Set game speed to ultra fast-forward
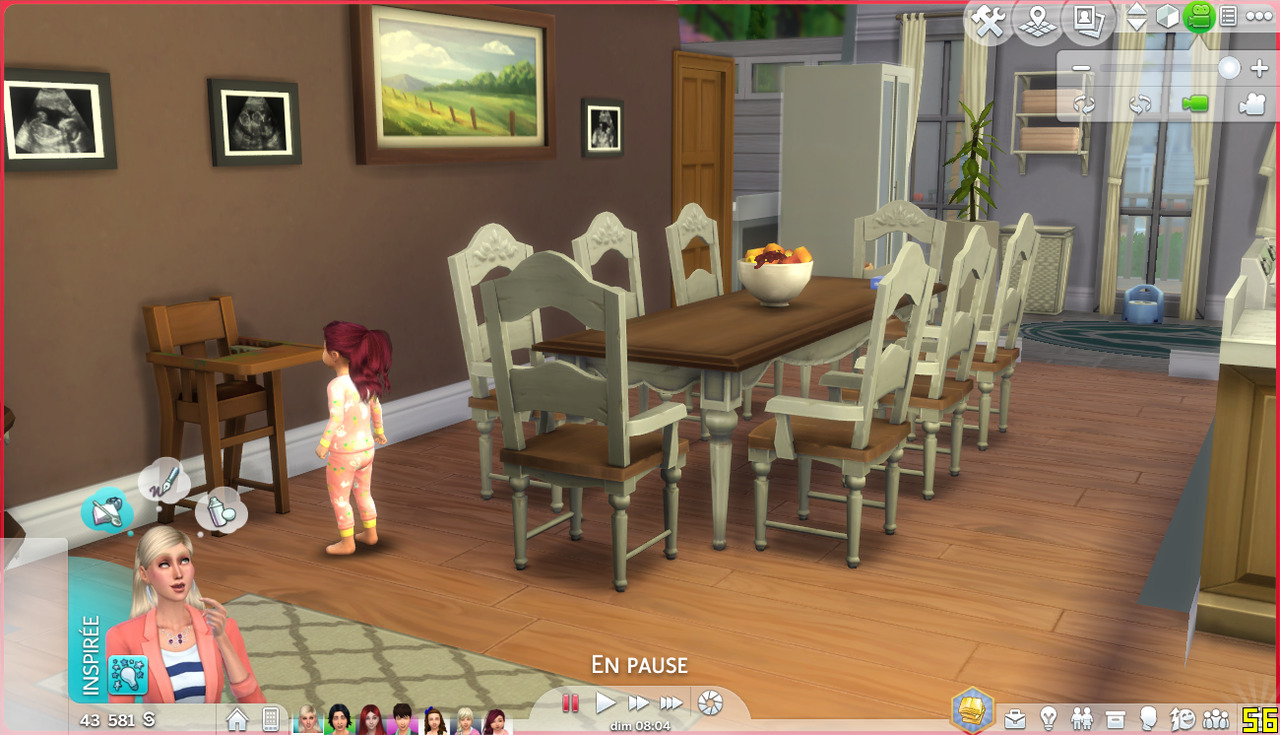Screen dimensions: 1280x735 (672, 703)
